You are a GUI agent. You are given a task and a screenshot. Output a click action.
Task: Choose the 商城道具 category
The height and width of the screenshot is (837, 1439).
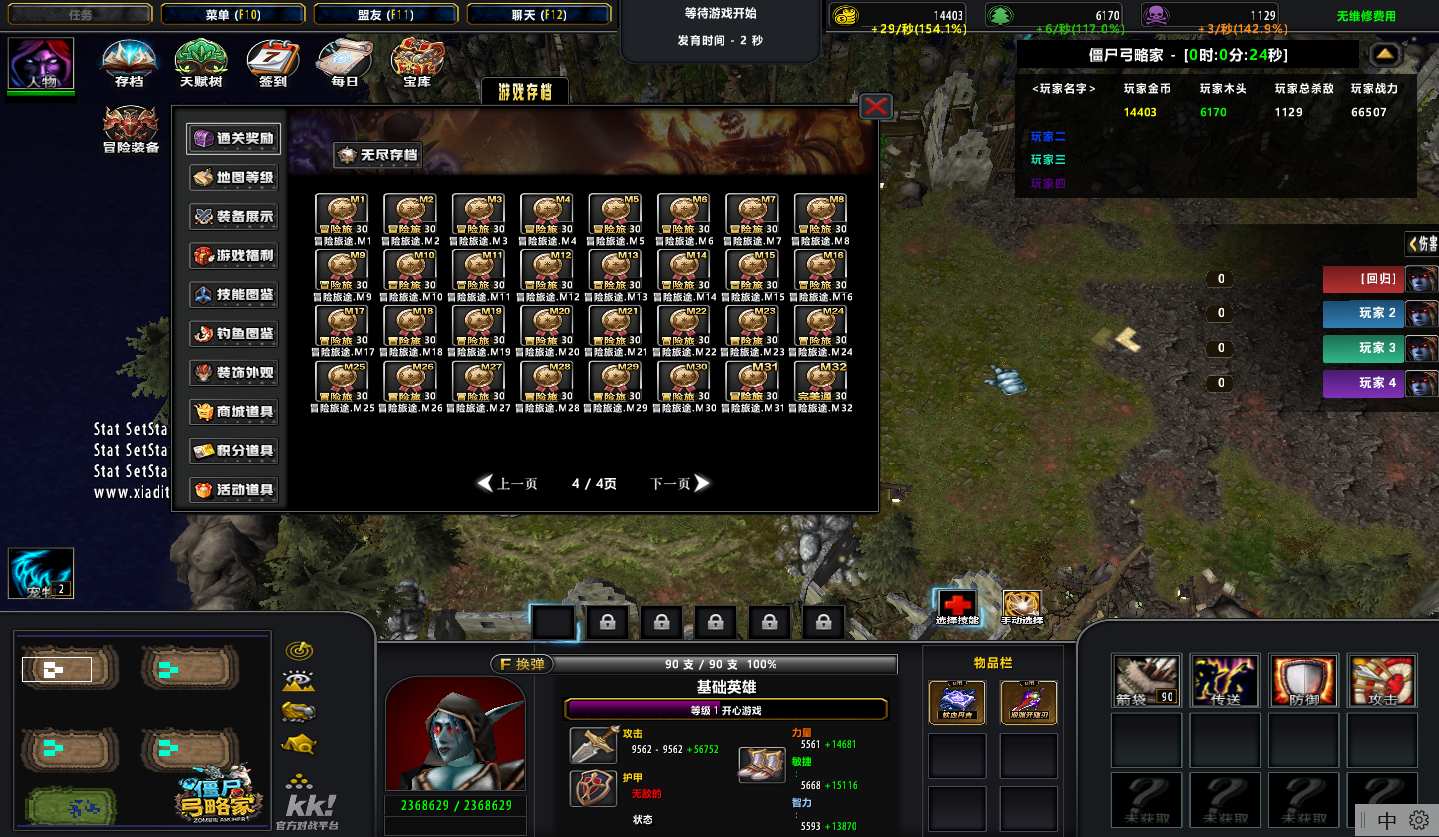tap(234, 411)
